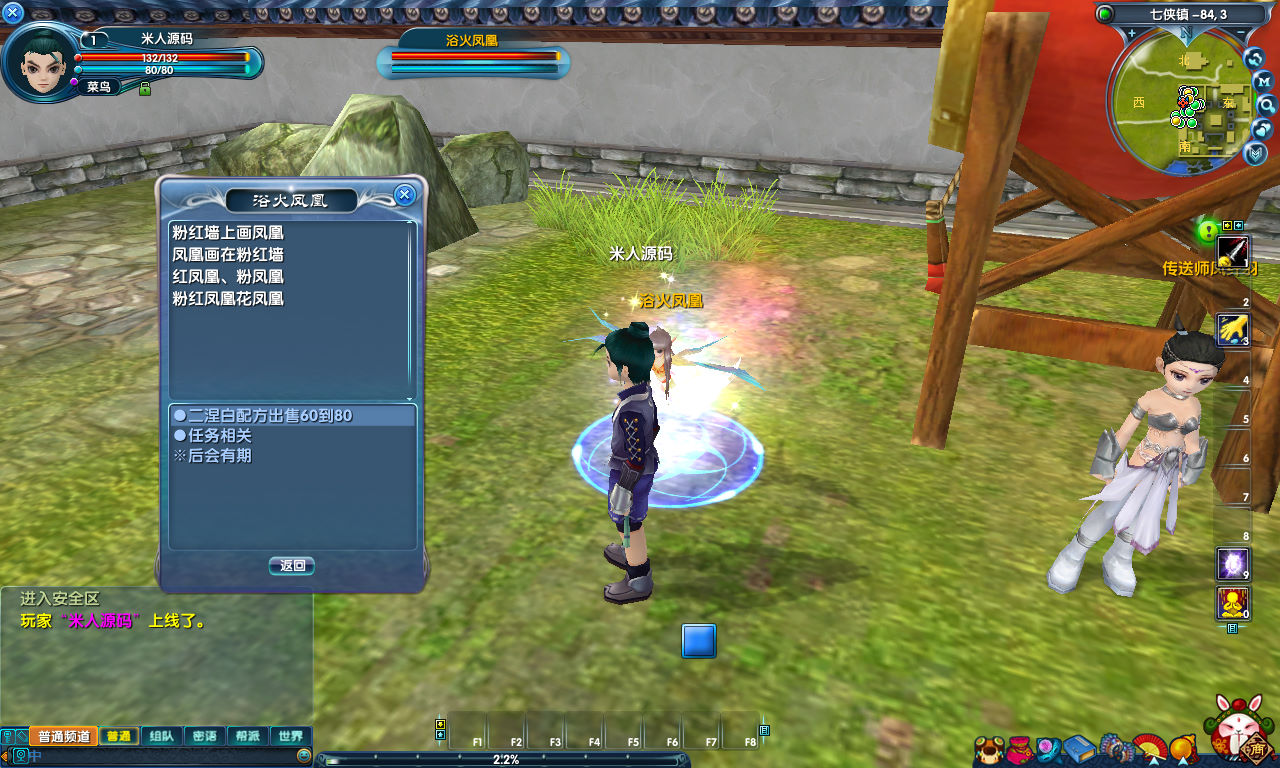
Task: Zoom out the minimap with minus button
Action: (1241, 33)
